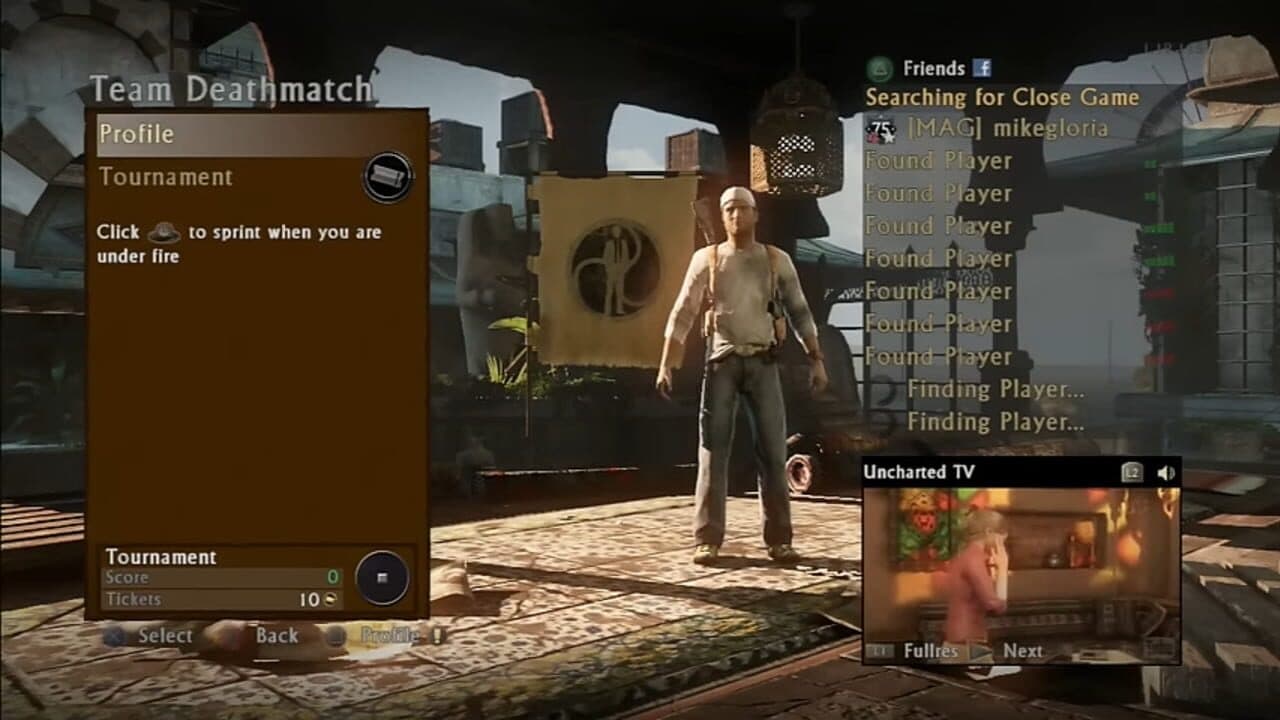Click the Back prompt at the bottom

(278, 635)
